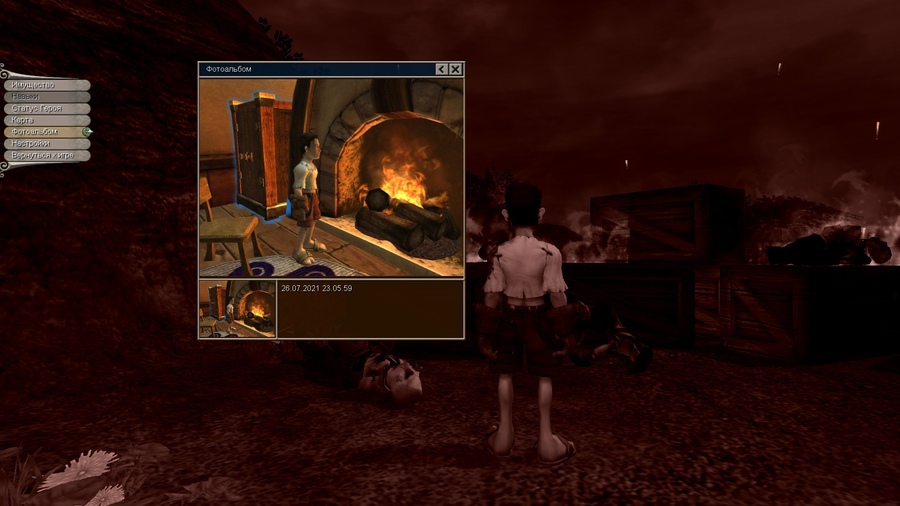Open the Навыки (Skills) menu entry
Screen dimensions: 900x506
click(46, 97)
